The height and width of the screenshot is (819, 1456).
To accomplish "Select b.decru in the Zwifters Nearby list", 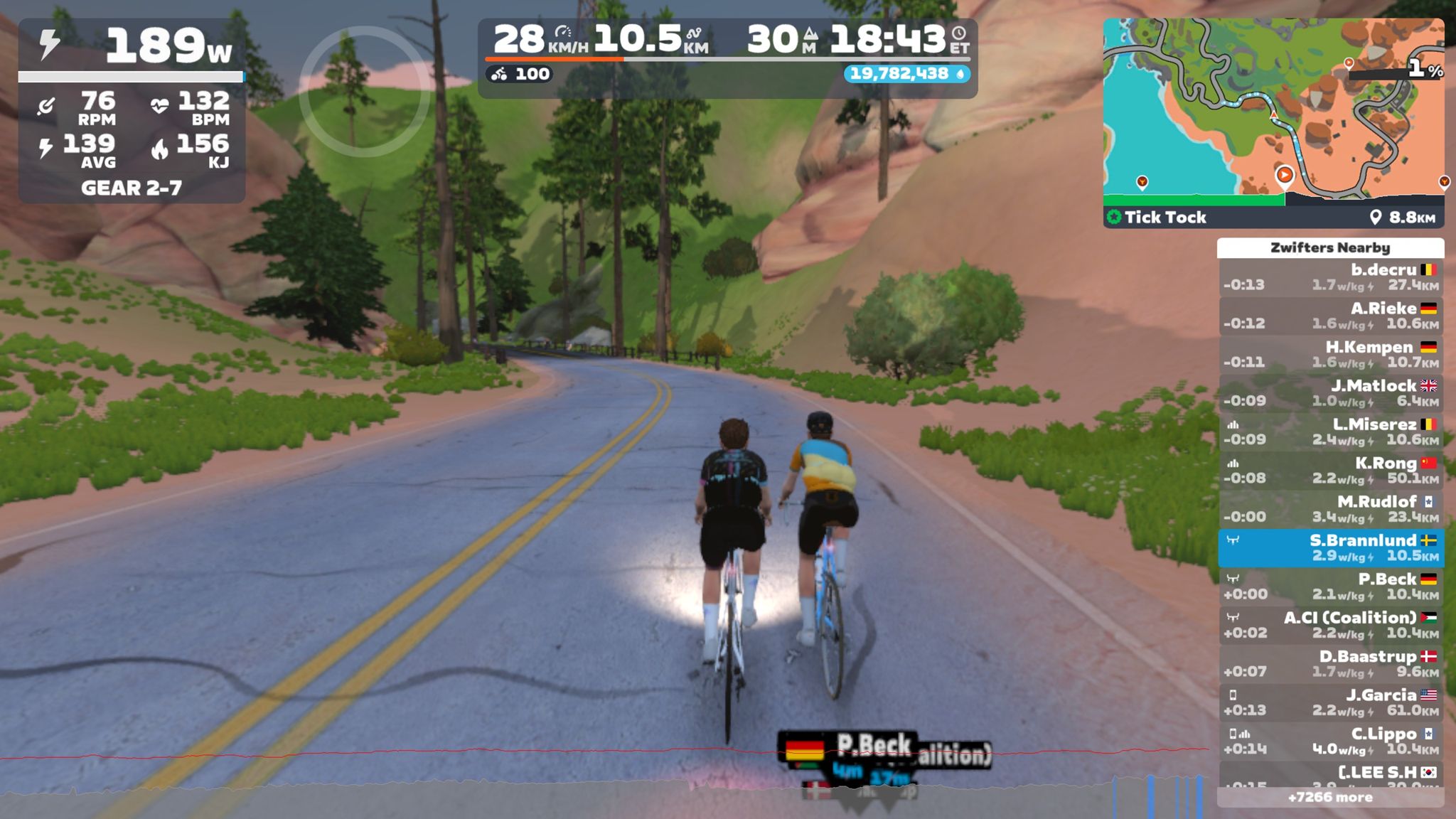I will point(1330,277).
